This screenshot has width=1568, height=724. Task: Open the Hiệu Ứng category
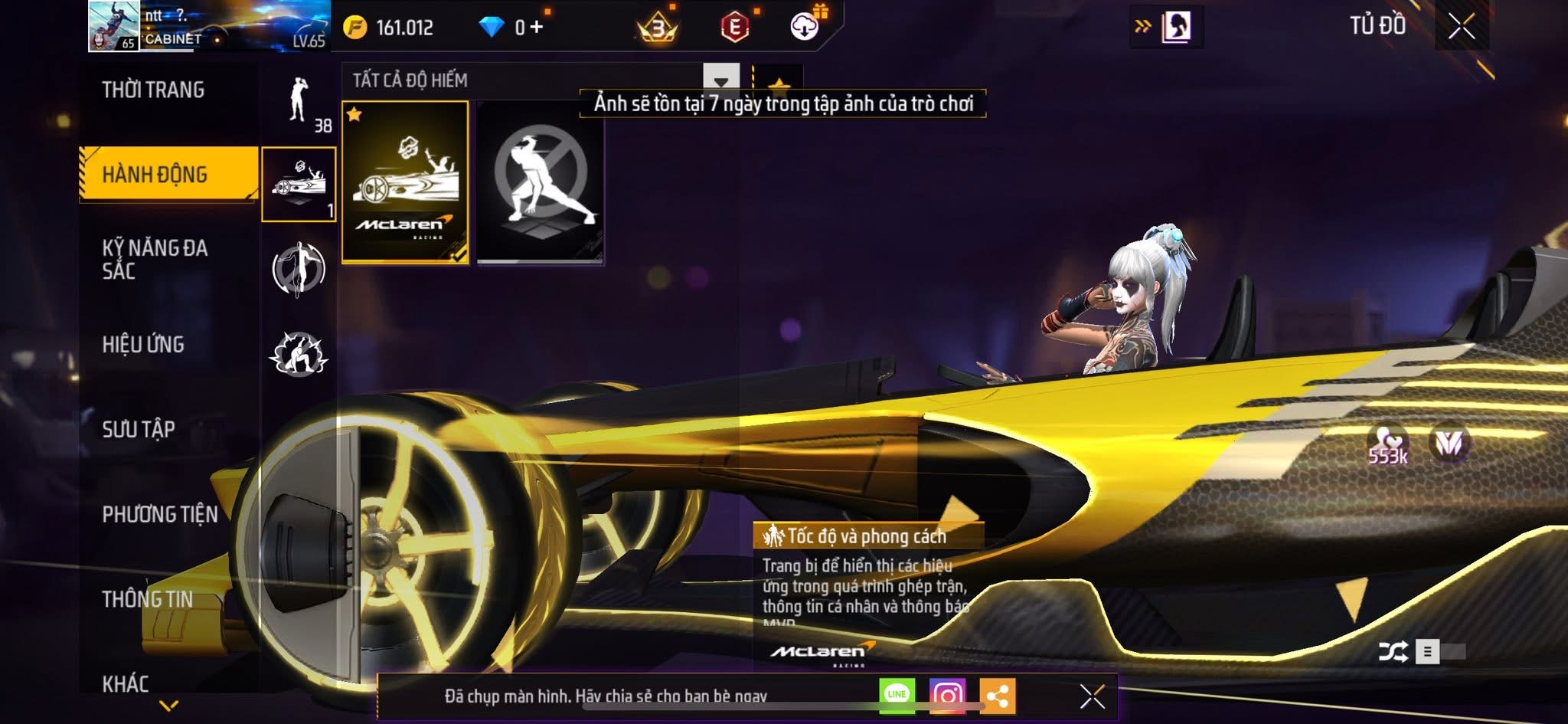pyautogui.click(x=143, y=345)
